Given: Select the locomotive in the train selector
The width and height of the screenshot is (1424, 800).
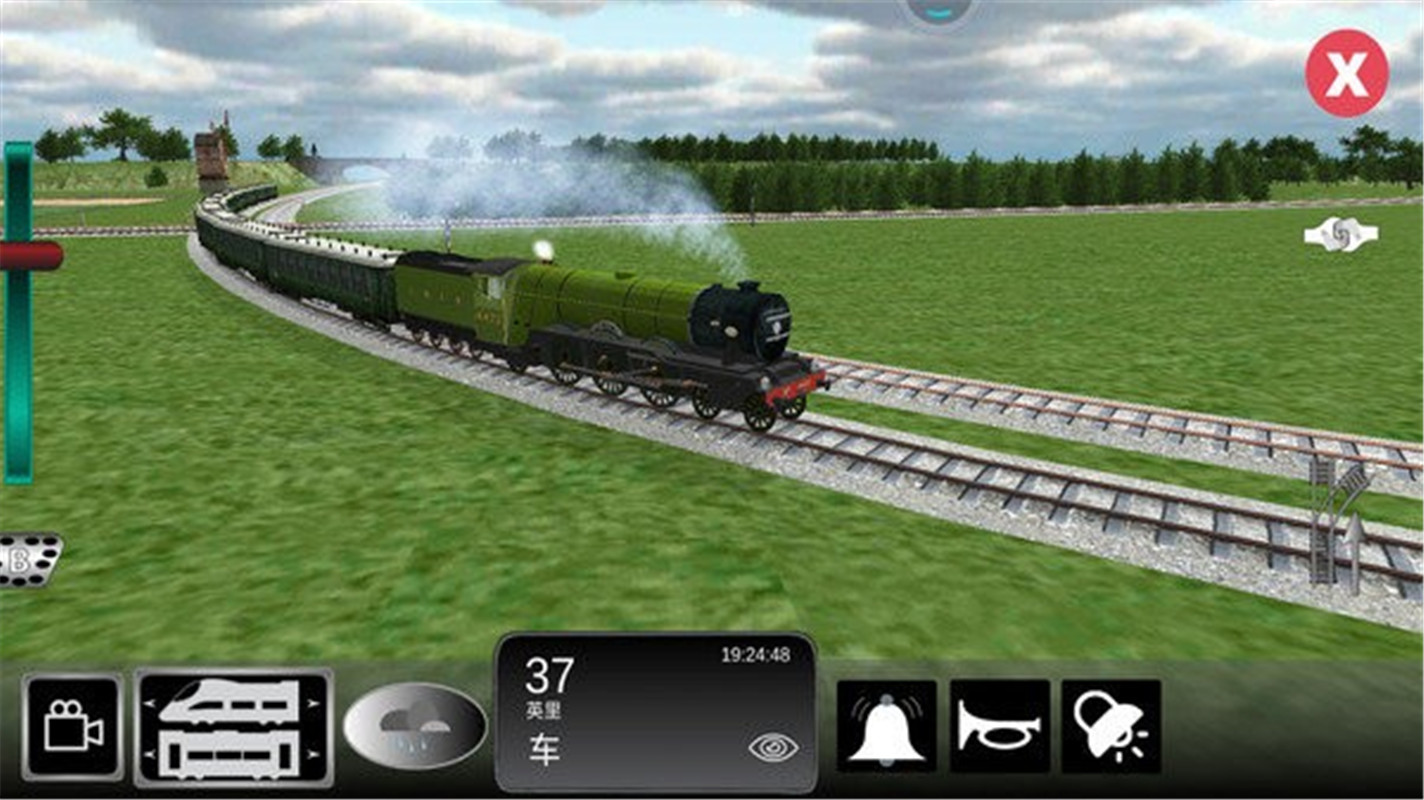Looking at the screenshot, I should click(232, 702).
